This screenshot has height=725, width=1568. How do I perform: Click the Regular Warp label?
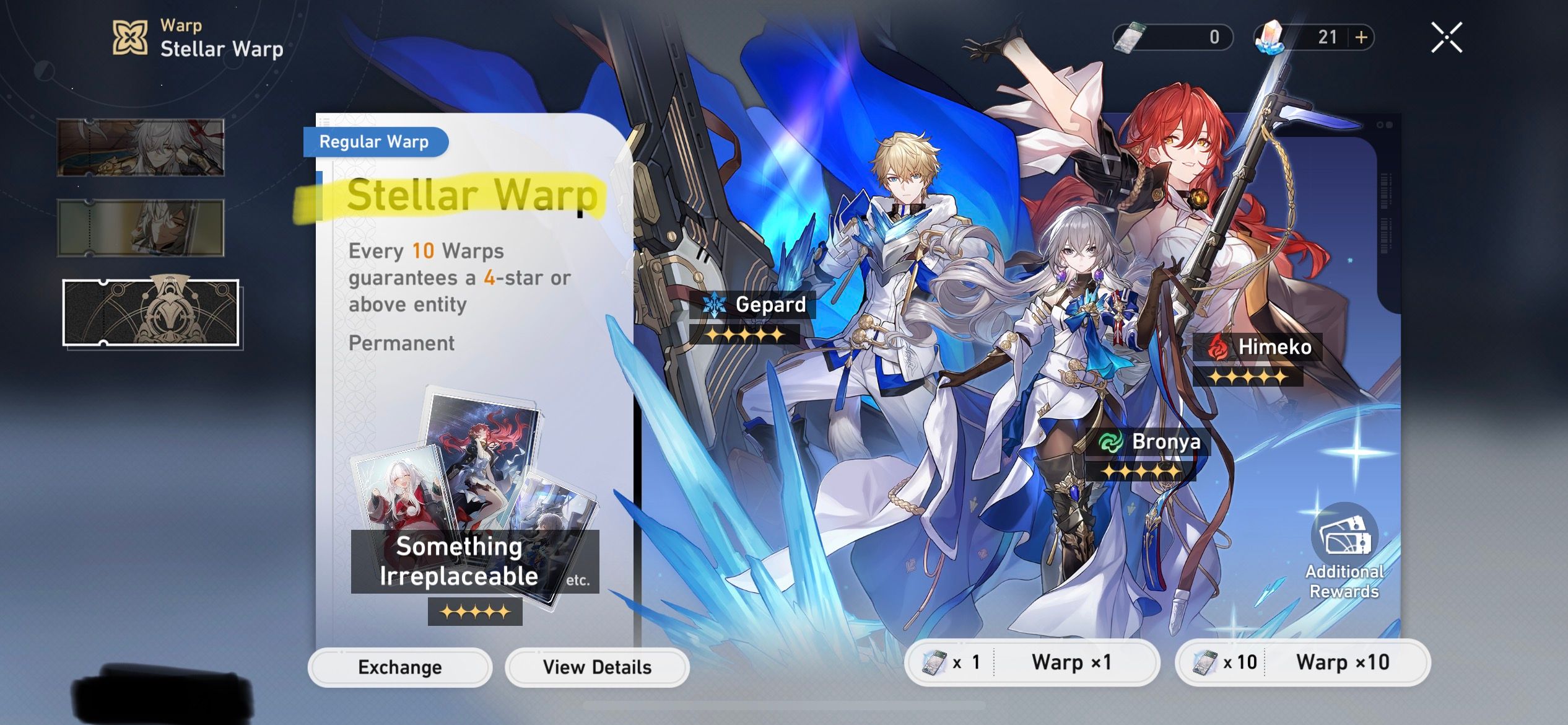pos(373,141)
